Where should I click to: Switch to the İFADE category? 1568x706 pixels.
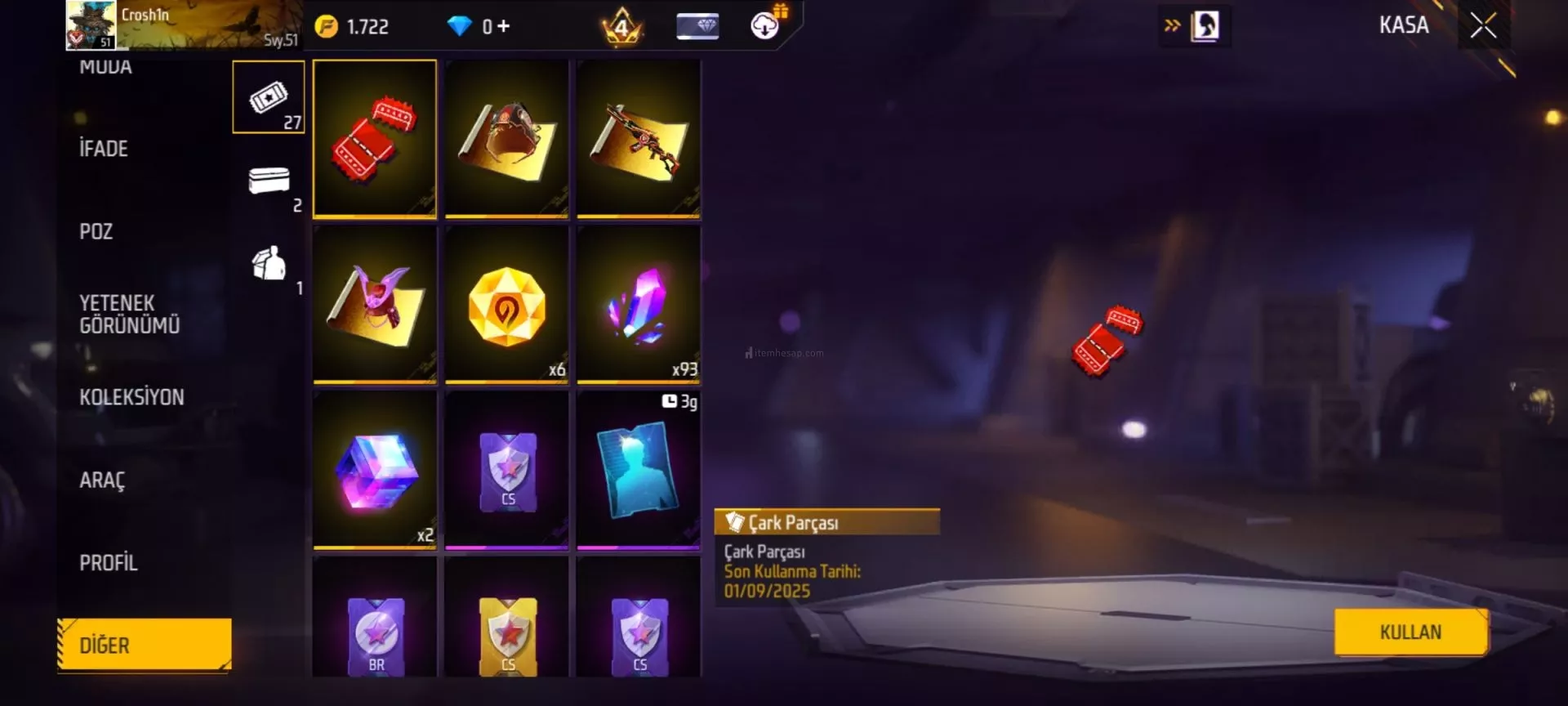coord(104,149)
